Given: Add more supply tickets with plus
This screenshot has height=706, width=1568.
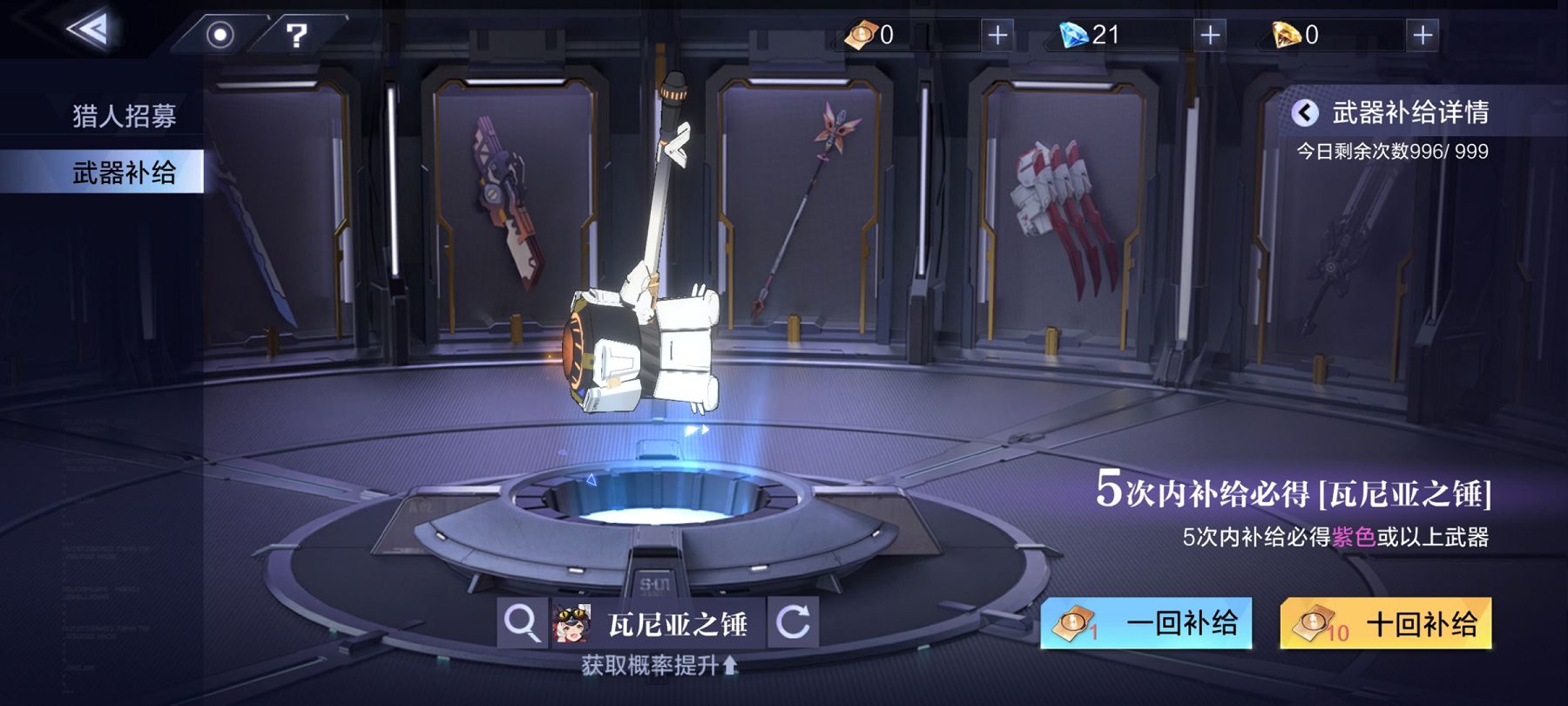Looking at the screenshot, I should [x=997, y=35].
